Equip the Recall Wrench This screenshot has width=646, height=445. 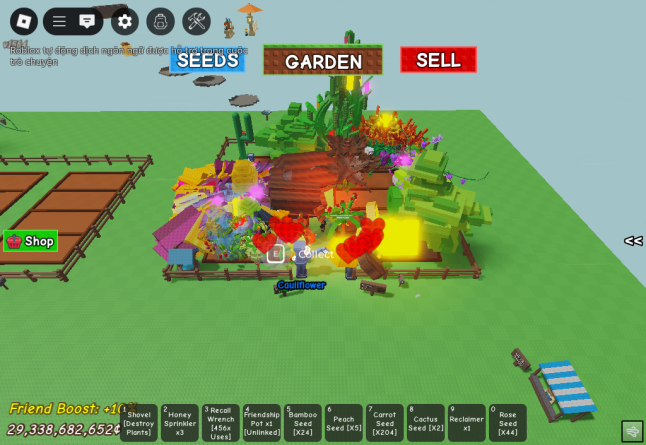pos(220,423)
